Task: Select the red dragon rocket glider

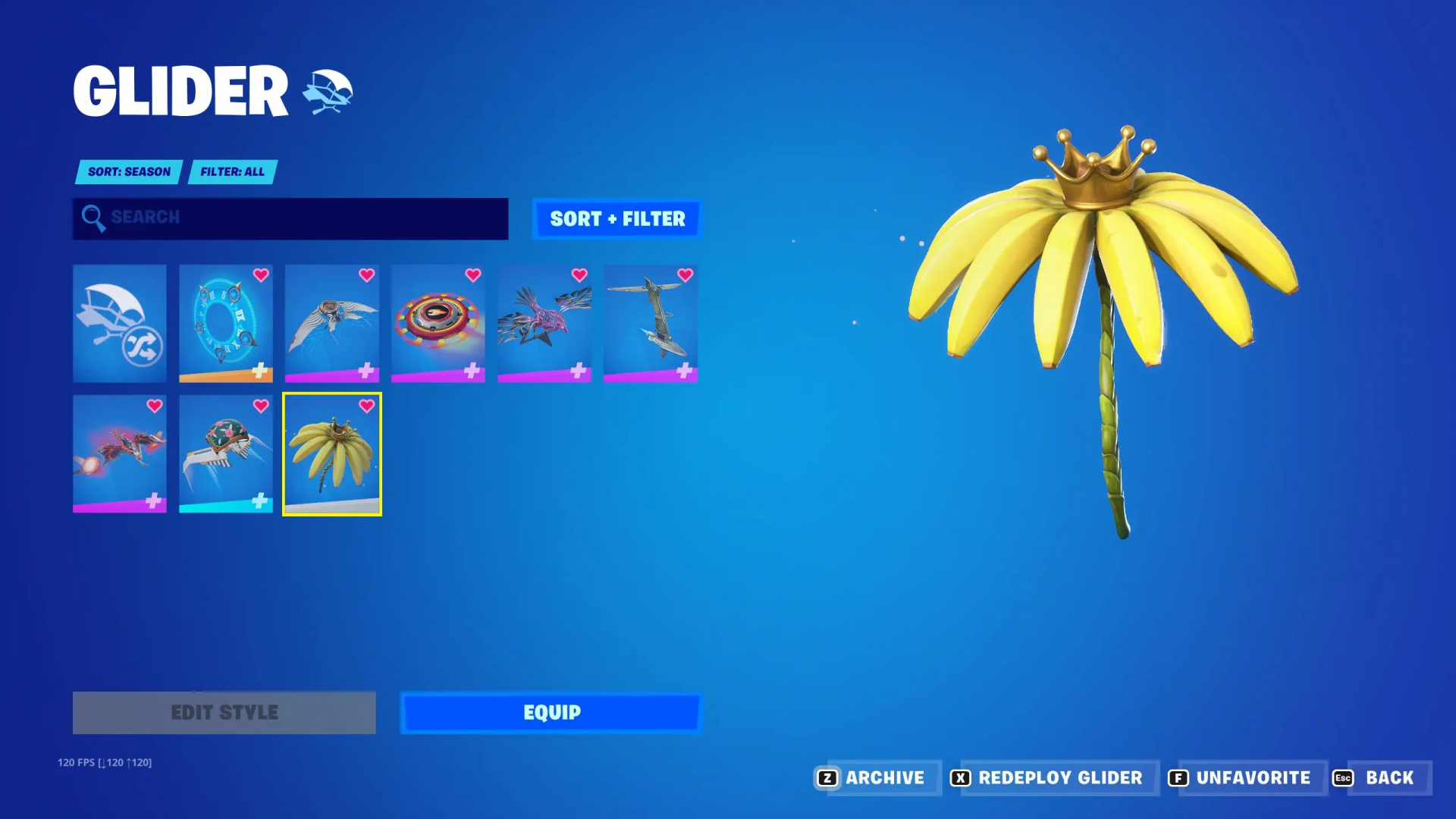Action: [x=120, y=453]
